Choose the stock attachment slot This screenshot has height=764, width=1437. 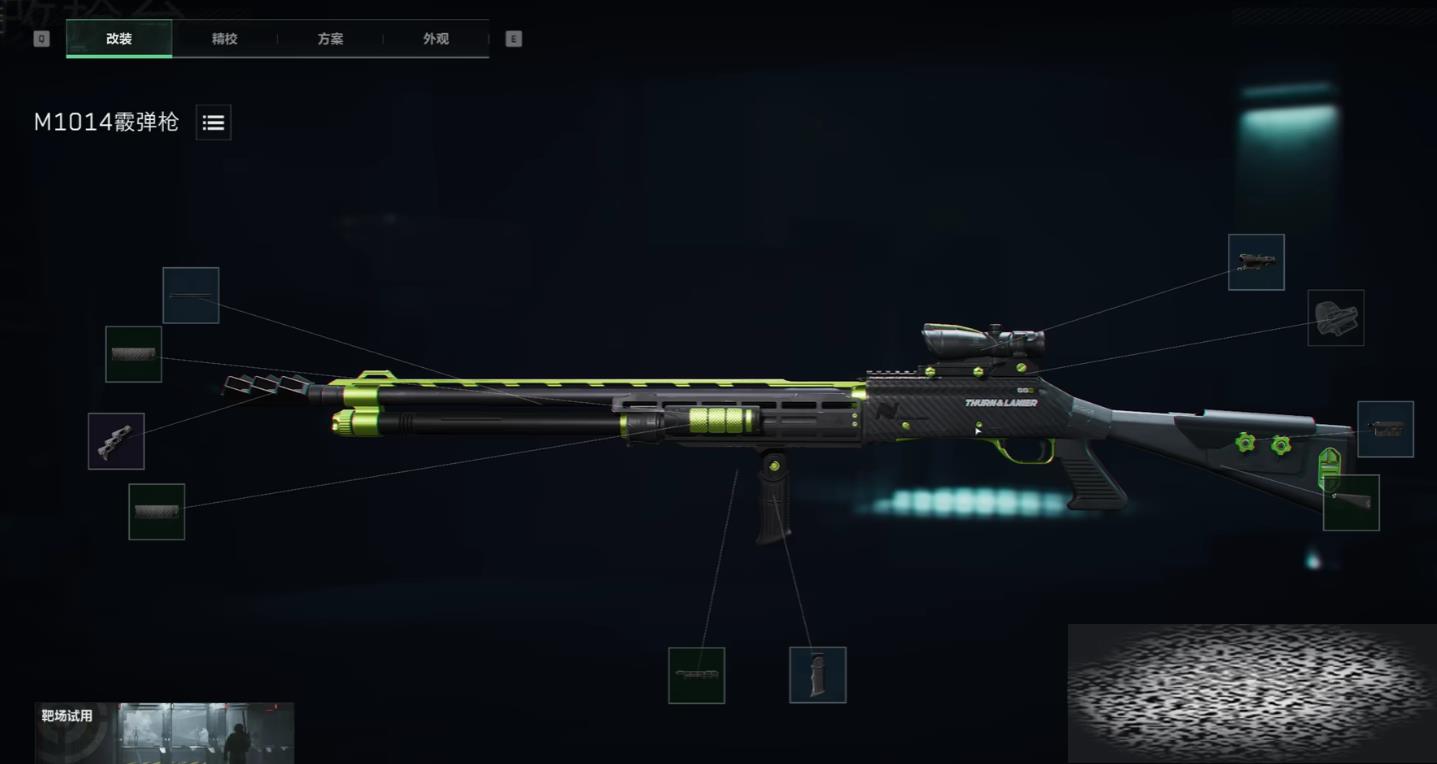click(x=1385, y=429)
